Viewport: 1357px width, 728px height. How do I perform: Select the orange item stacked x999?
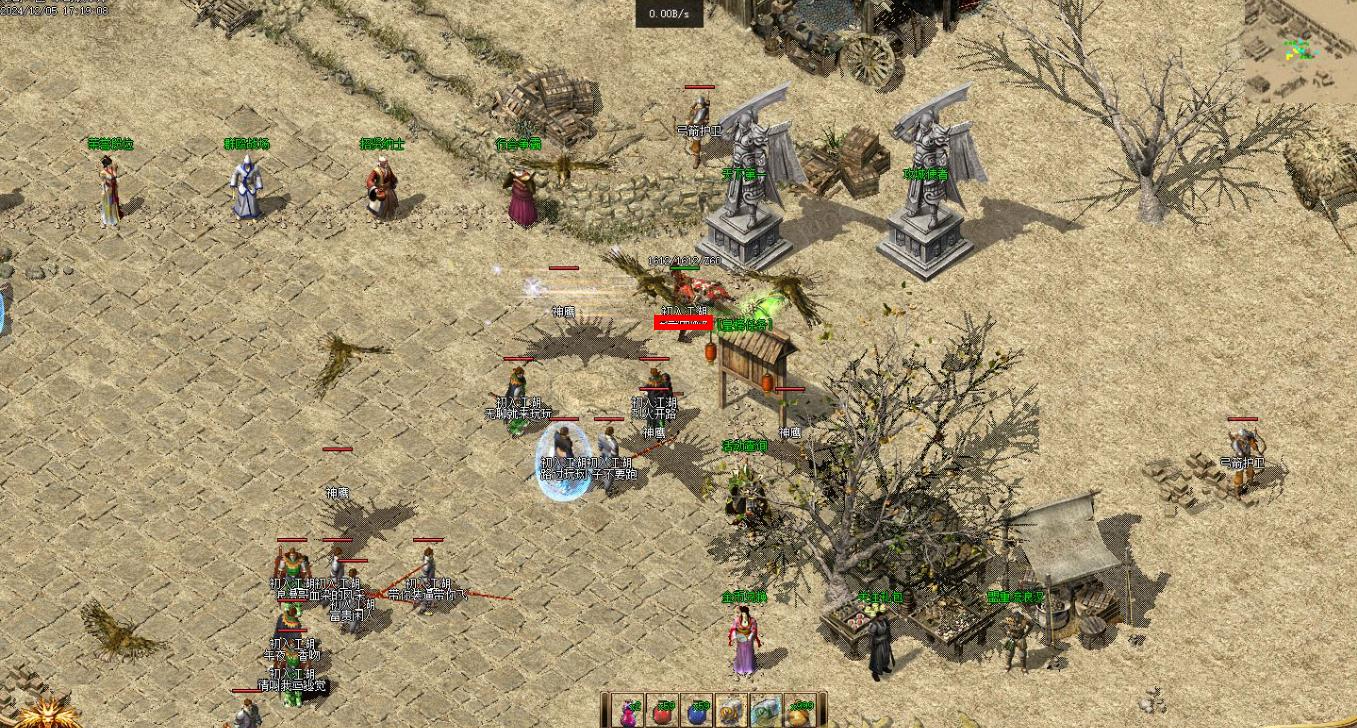(799, 711)
